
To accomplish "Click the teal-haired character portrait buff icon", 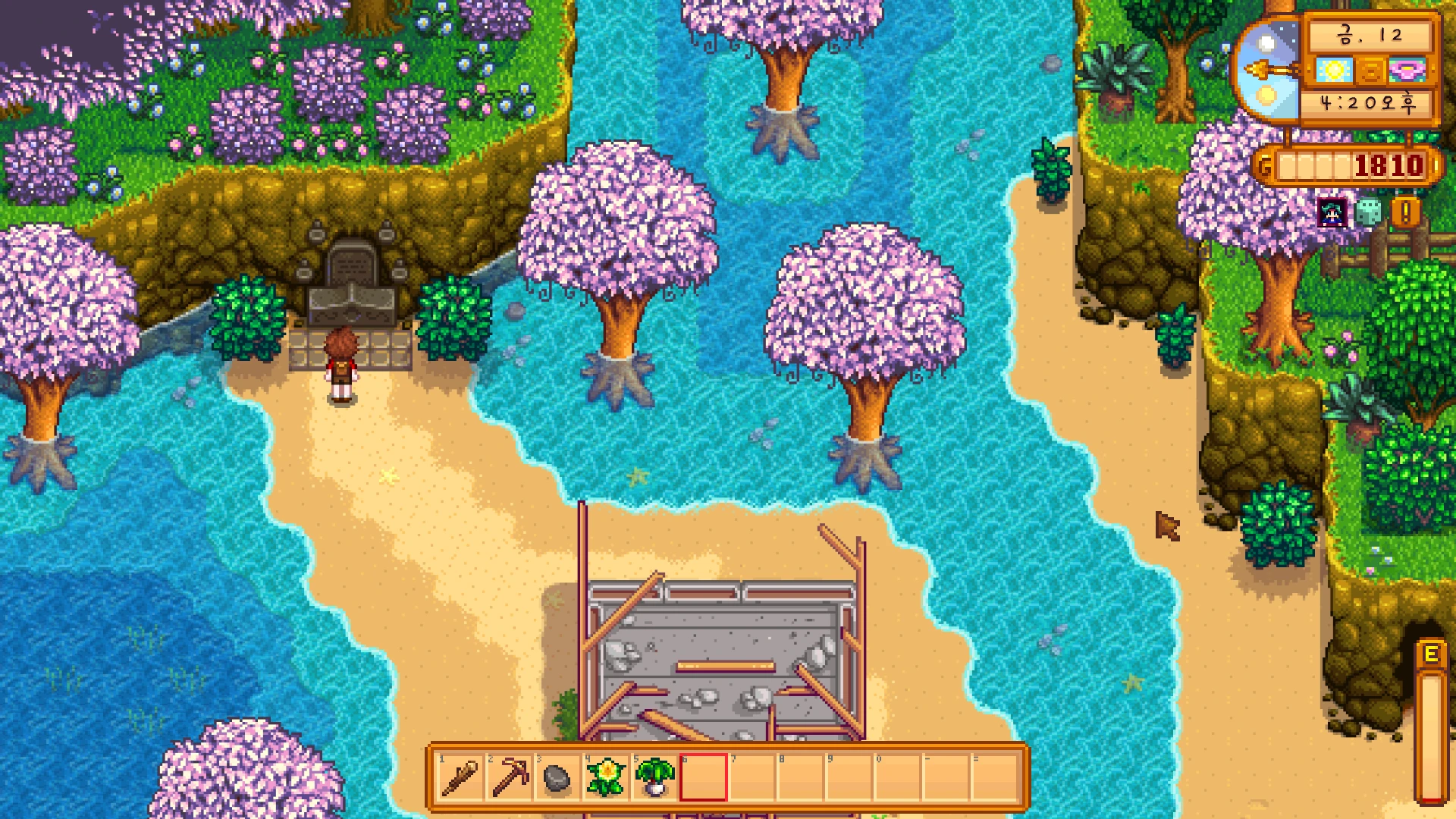I will click(x=1332, y=213).
